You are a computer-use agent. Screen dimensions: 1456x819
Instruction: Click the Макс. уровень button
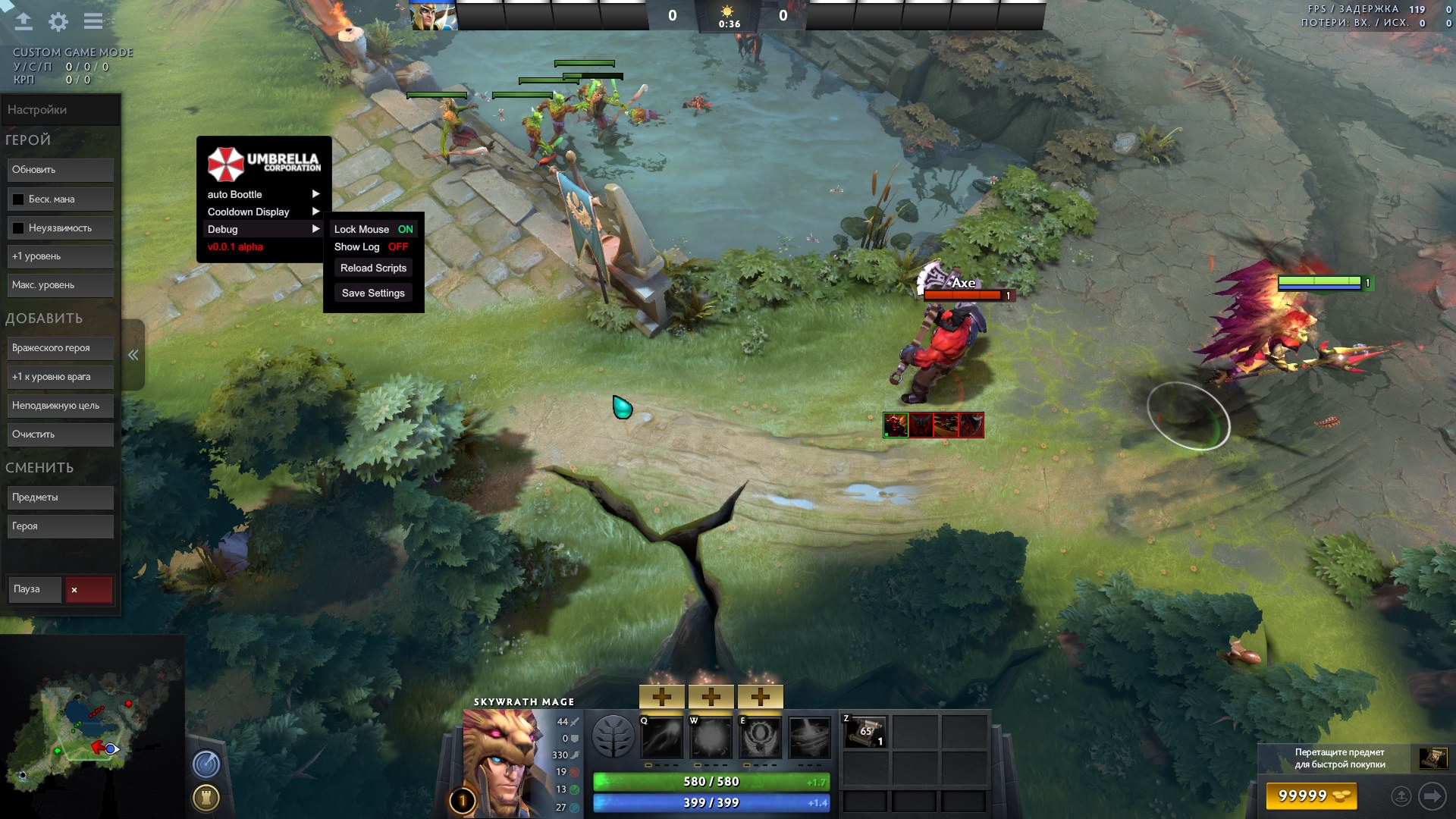tap(61, 285)
